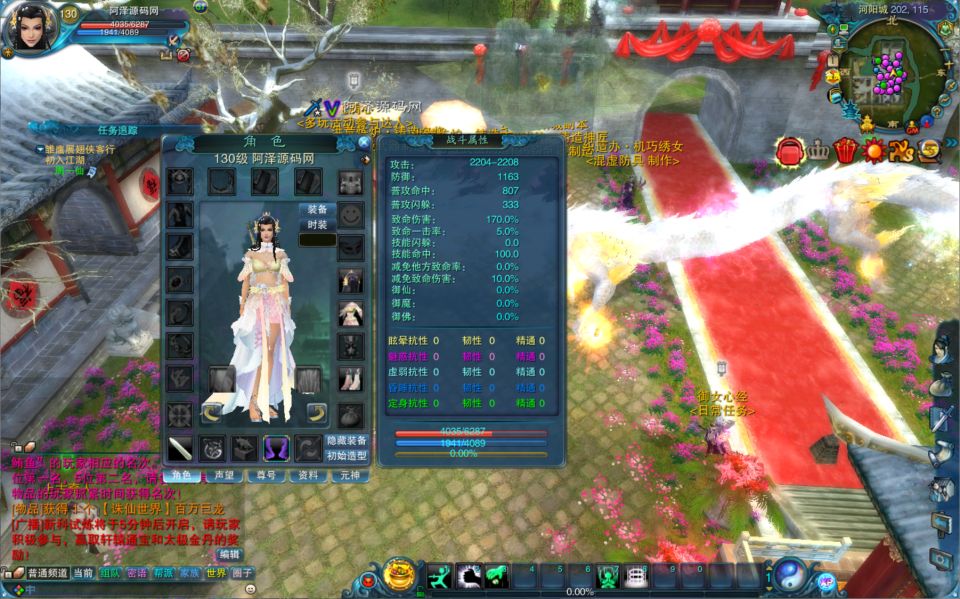This screenshot has height=599, width=960.
Task: Open the red gift box icon
Action: tap(846, 151)
